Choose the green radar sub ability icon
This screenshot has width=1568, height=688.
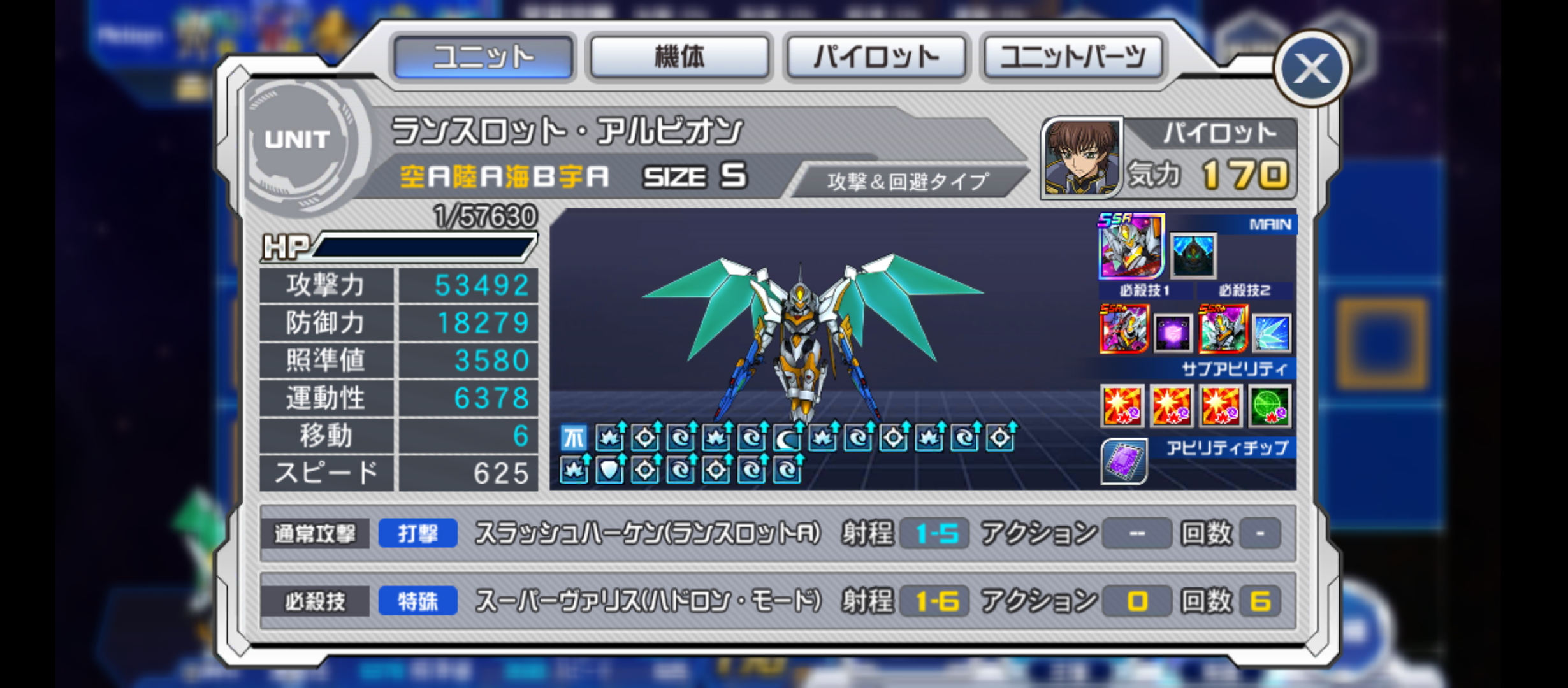pyautogui.click(x=1270, y=406)
